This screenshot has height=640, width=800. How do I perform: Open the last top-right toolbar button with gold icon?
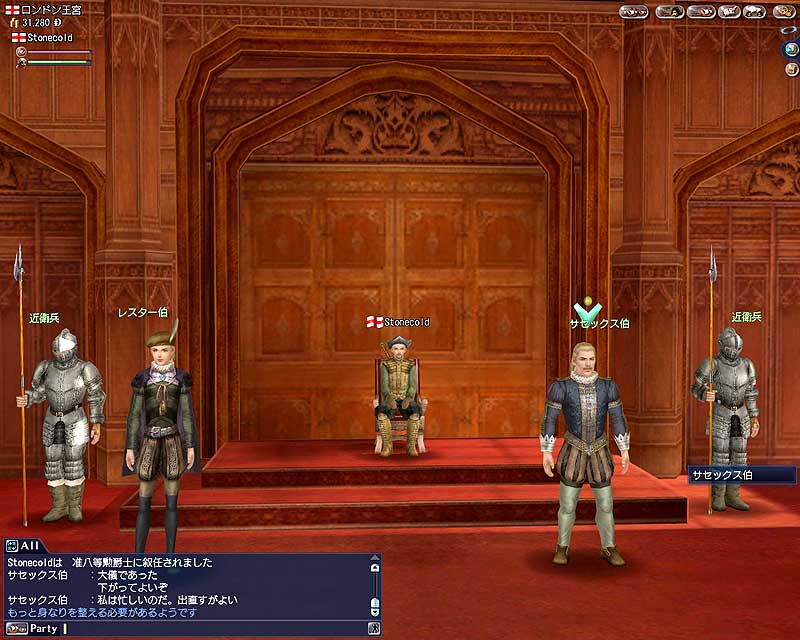point(785,12)
